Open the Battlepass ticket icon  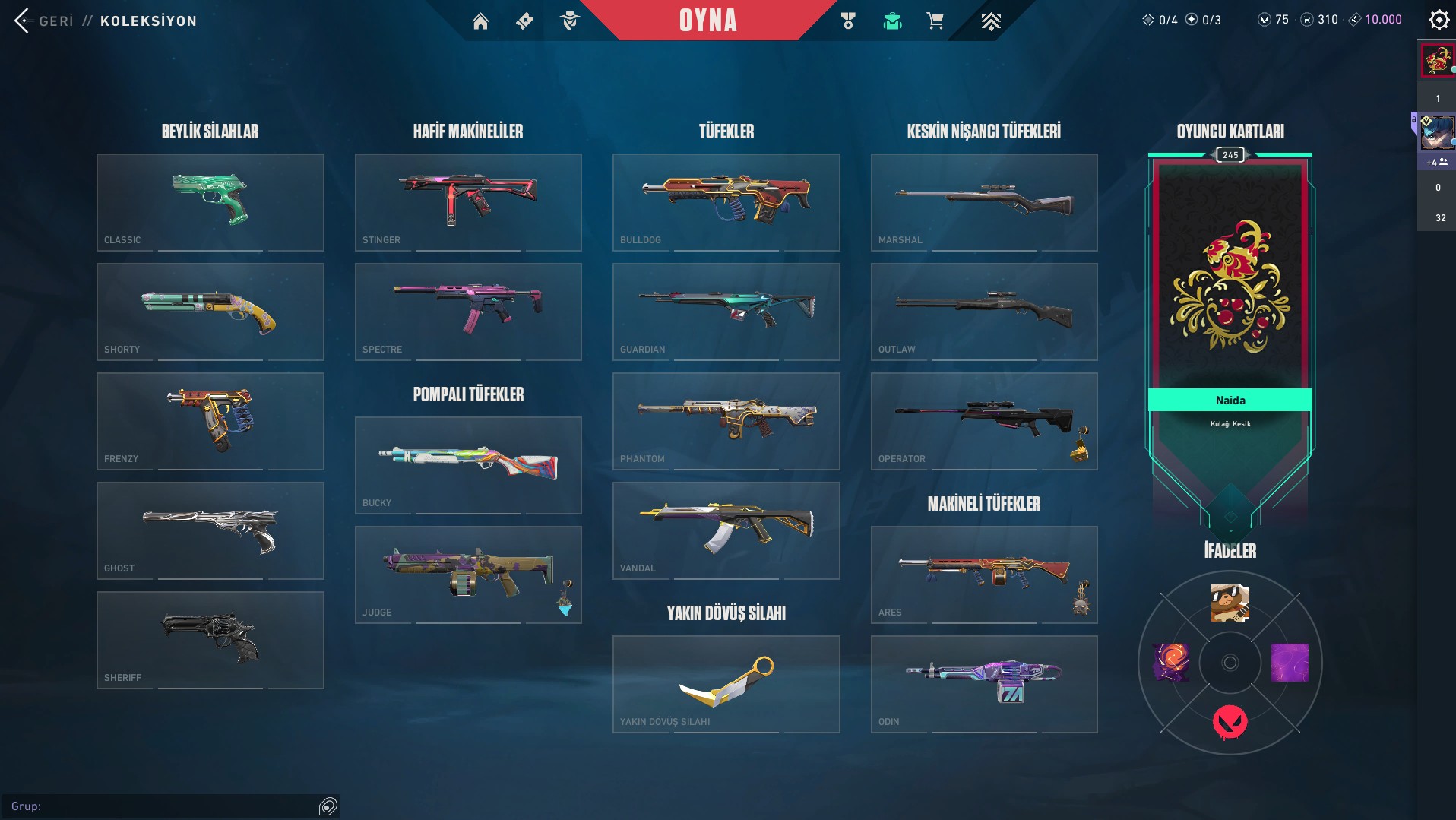(523, 21)
